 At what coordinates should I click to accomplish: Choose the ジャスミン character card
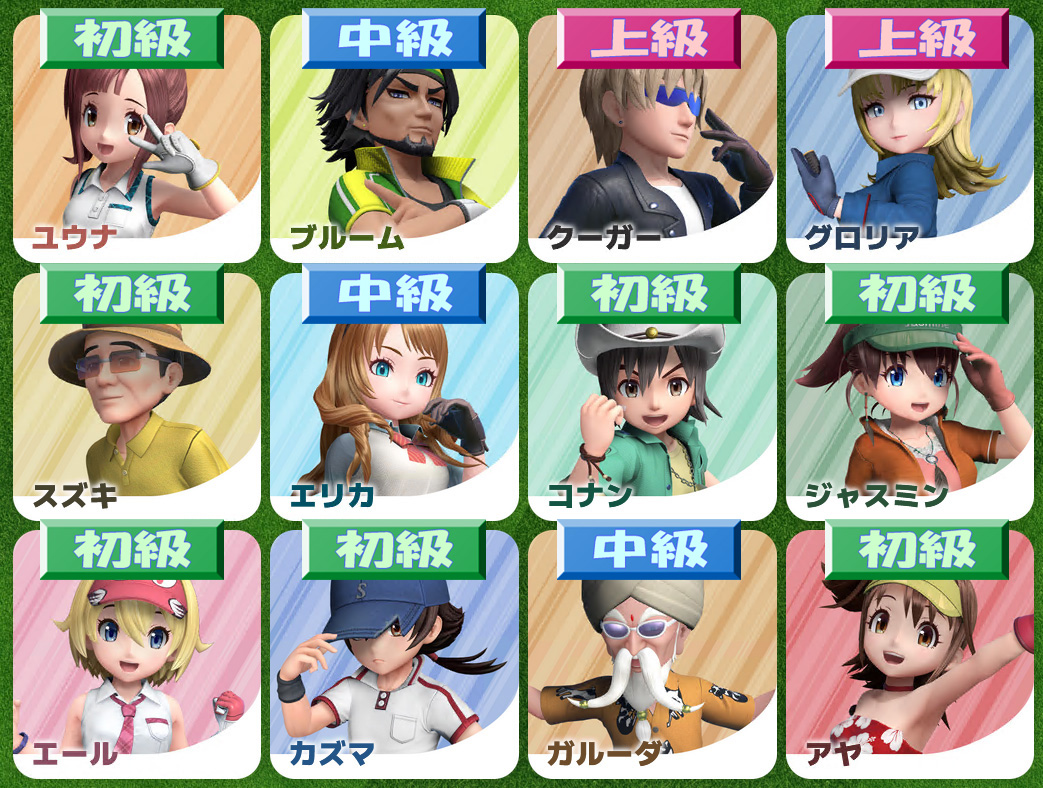click(910, 398)
